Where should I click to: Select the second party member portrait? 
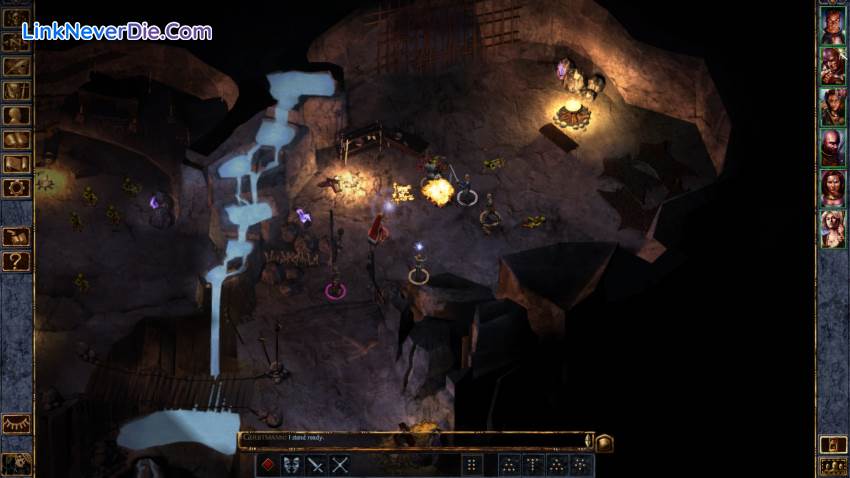[833, 67]
